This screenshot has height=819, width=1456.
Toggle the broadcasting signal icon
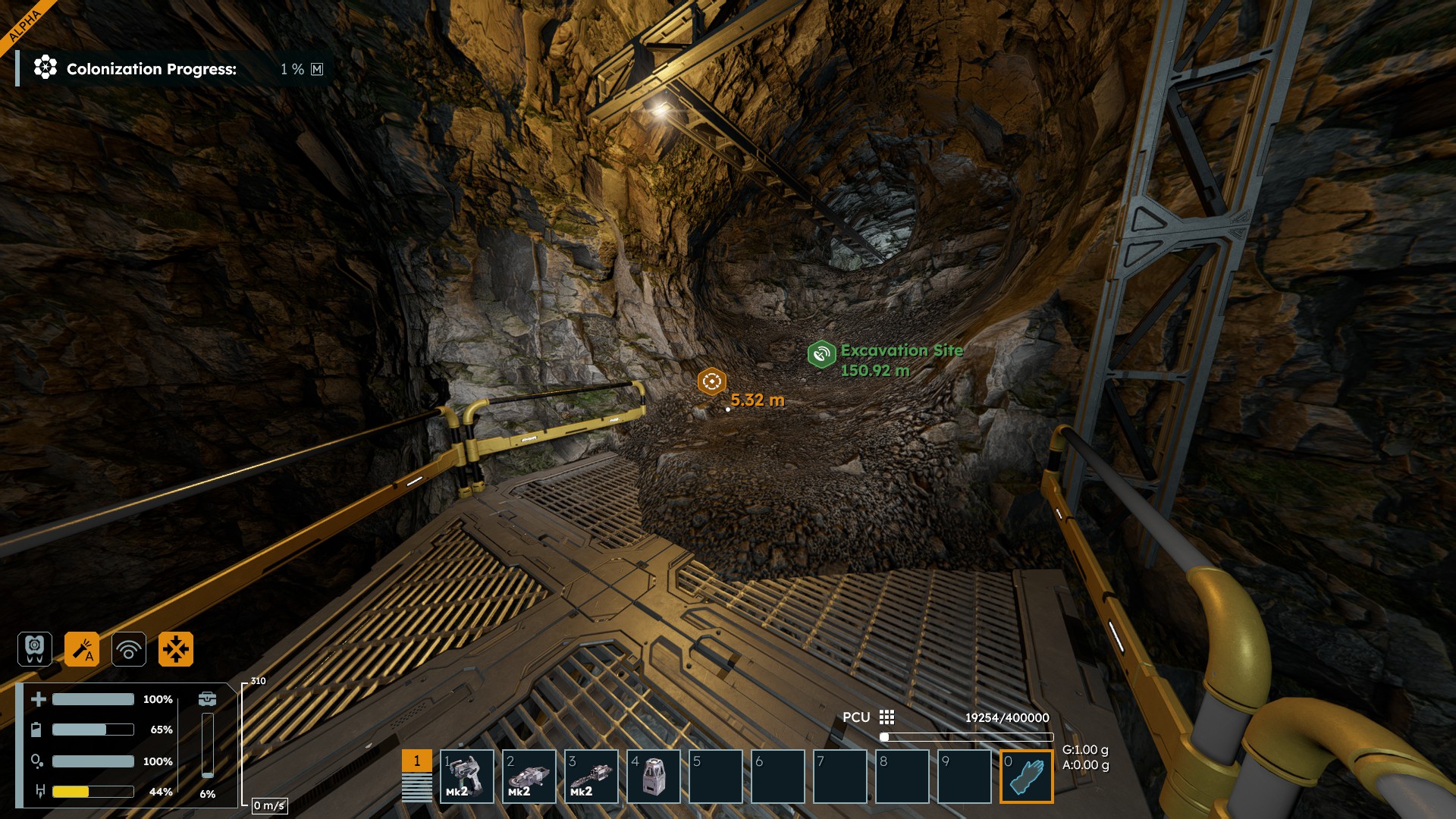[x=129, y=649]
